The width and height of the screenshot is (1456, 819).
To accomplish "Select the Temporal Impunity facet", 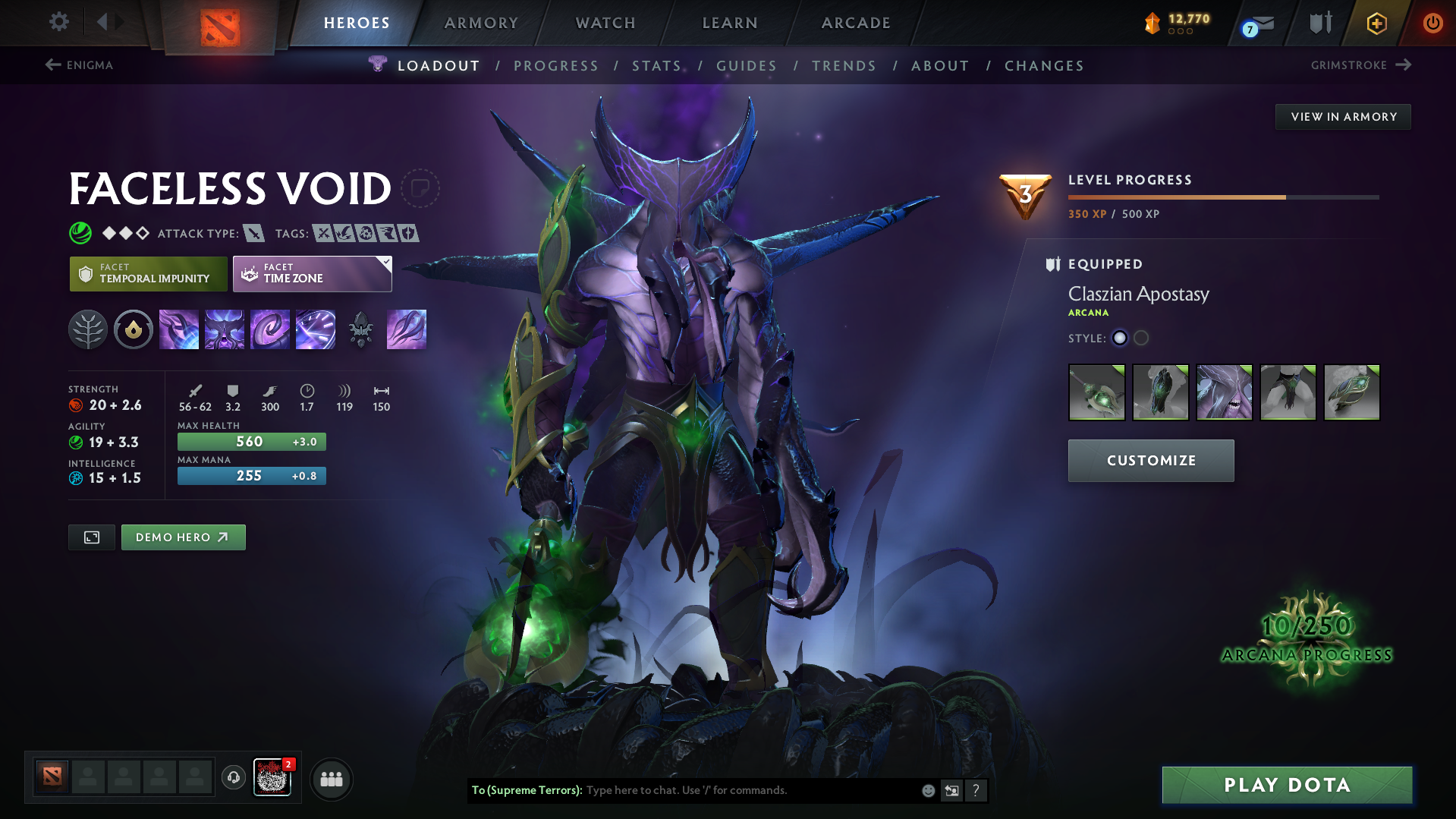I will coord(149,274).
